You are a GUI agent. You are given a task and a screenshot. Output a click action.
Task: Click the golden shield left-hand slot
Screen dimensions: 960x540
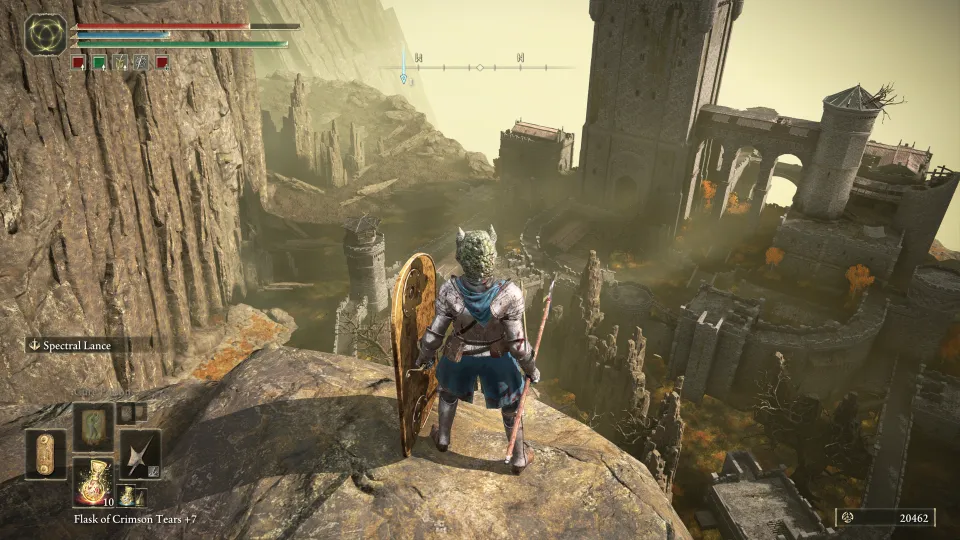click(45, 454)
